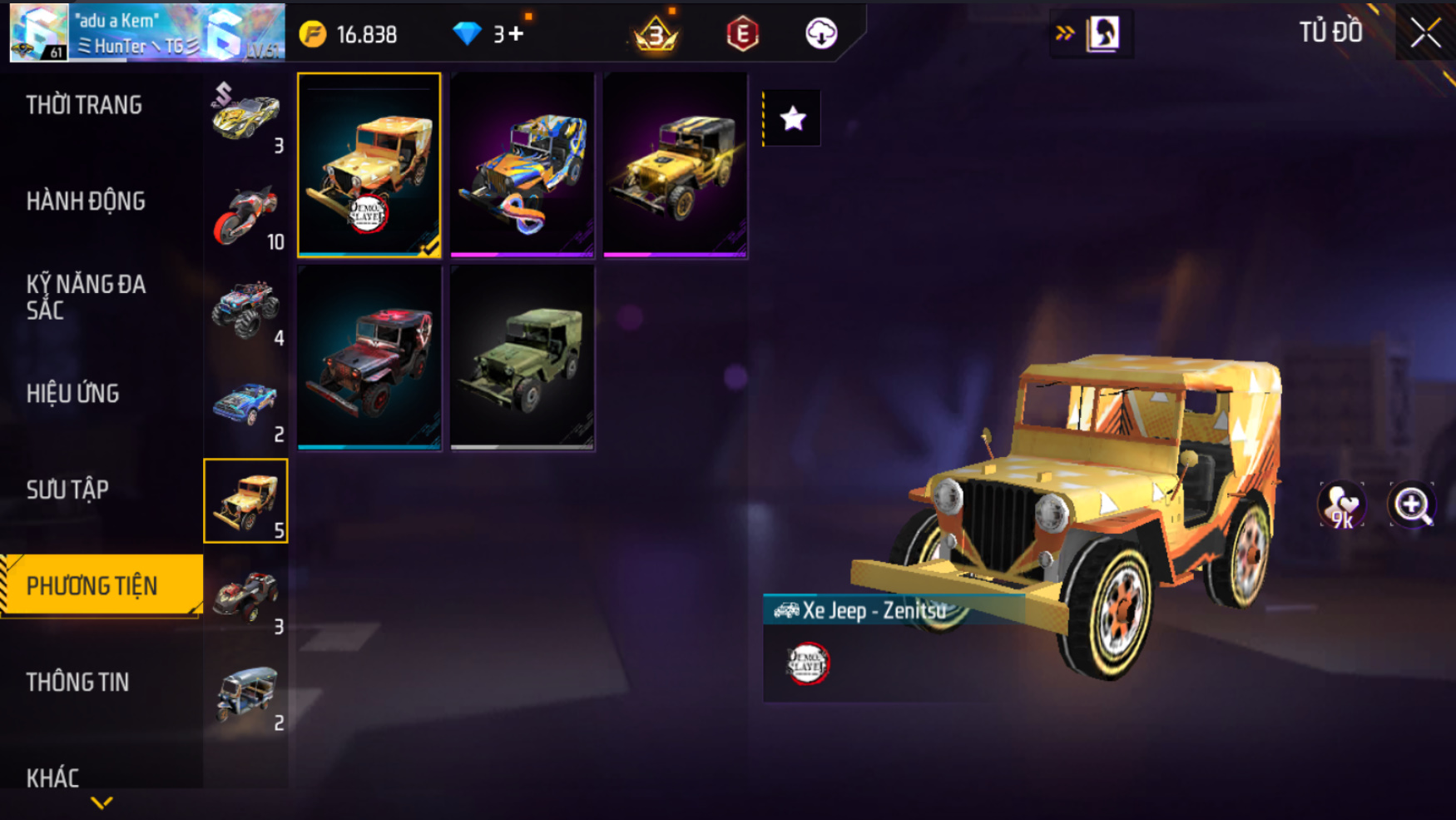Close the wardrobe screen
This screenshot has height=820, width=1456.
coord(1425,34)
